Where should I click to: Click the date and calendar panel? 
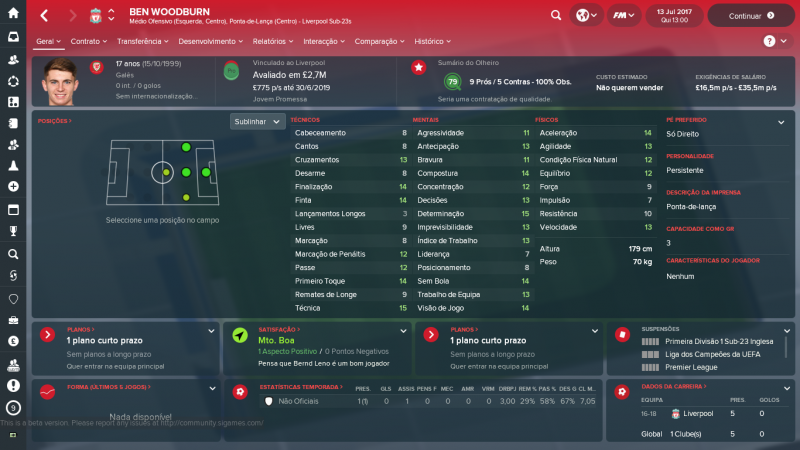pos(675,16)
